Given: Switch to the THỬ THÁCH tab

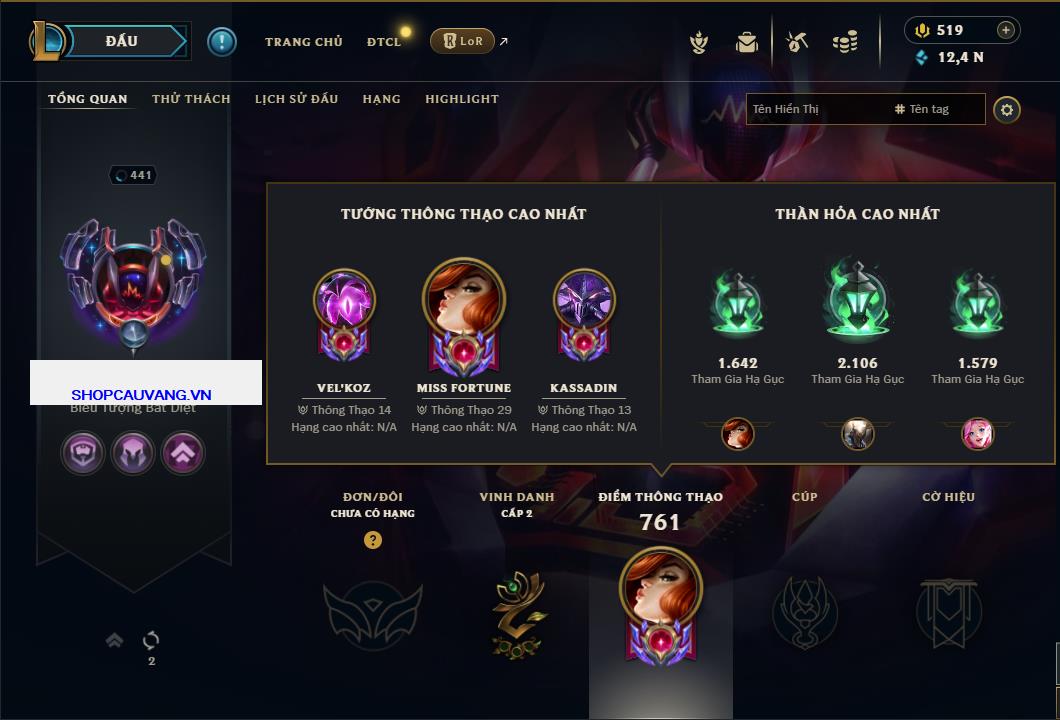Looking at the screenshot, I should [191, 99].
